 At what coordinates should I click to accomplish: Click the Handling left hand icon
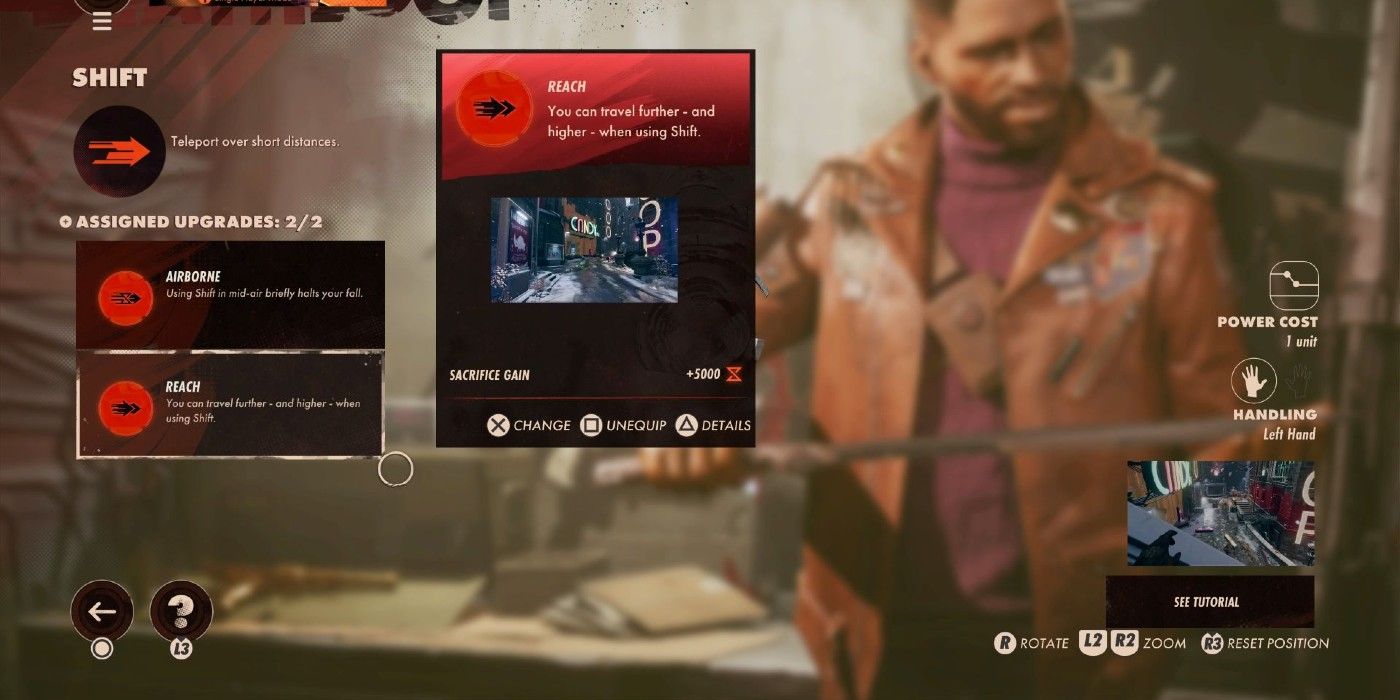[1254, 382]
